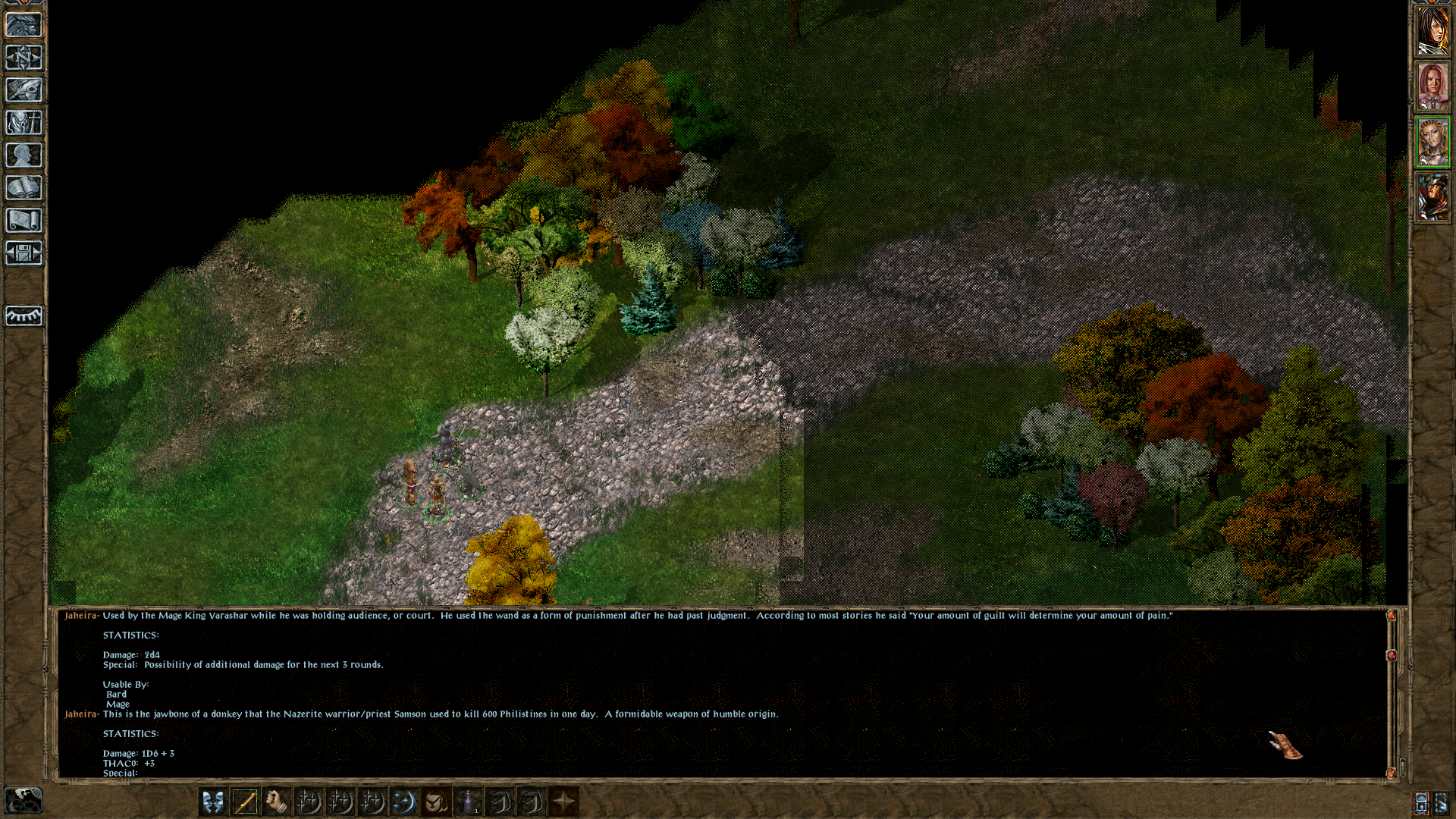Viewport: 1456px width, 819px height.
Task: Select the helmeted warrior portrait
Action: [1432, 197]
